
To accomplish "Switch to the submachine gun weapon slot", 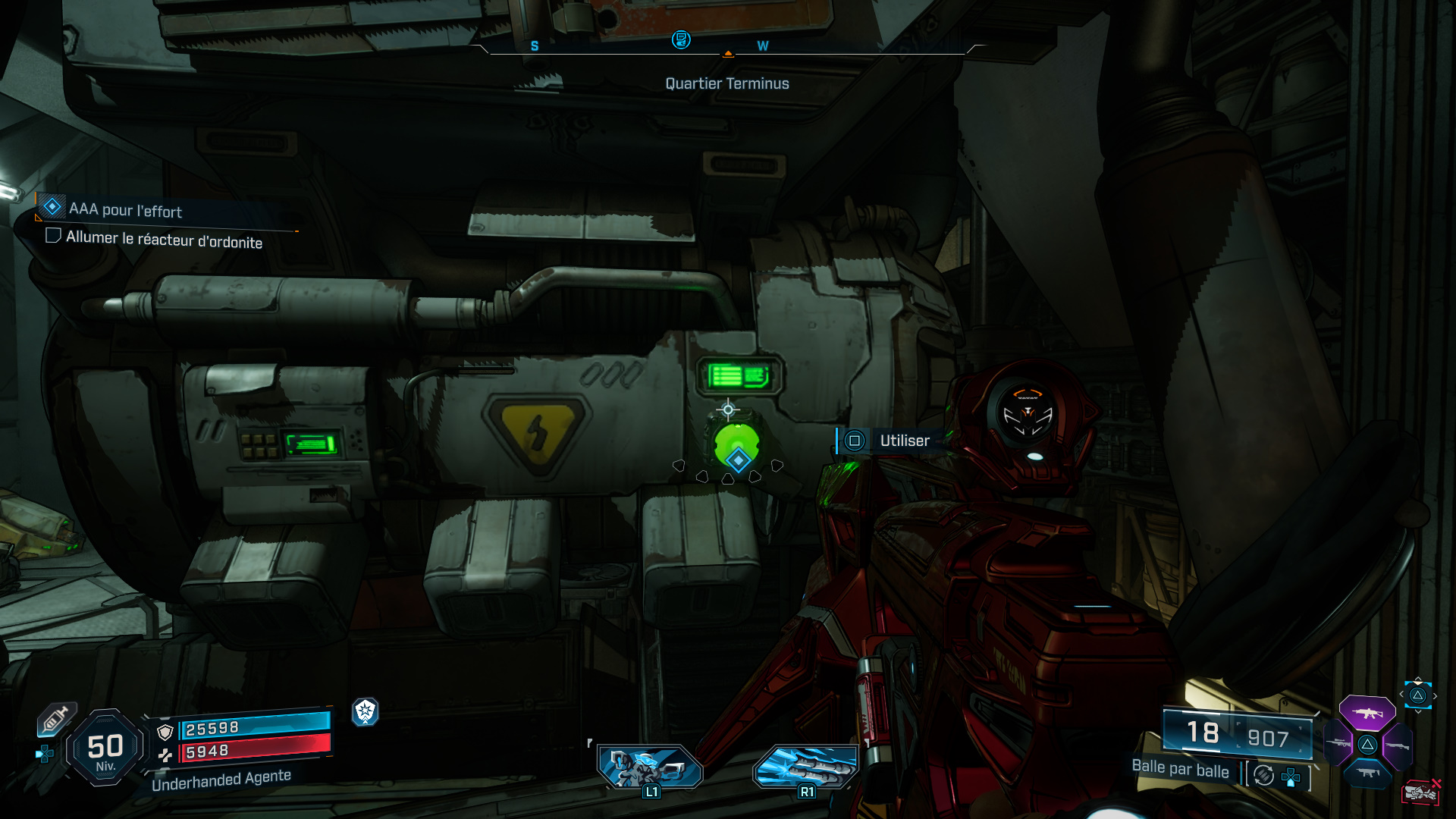I will point(1367,773).
